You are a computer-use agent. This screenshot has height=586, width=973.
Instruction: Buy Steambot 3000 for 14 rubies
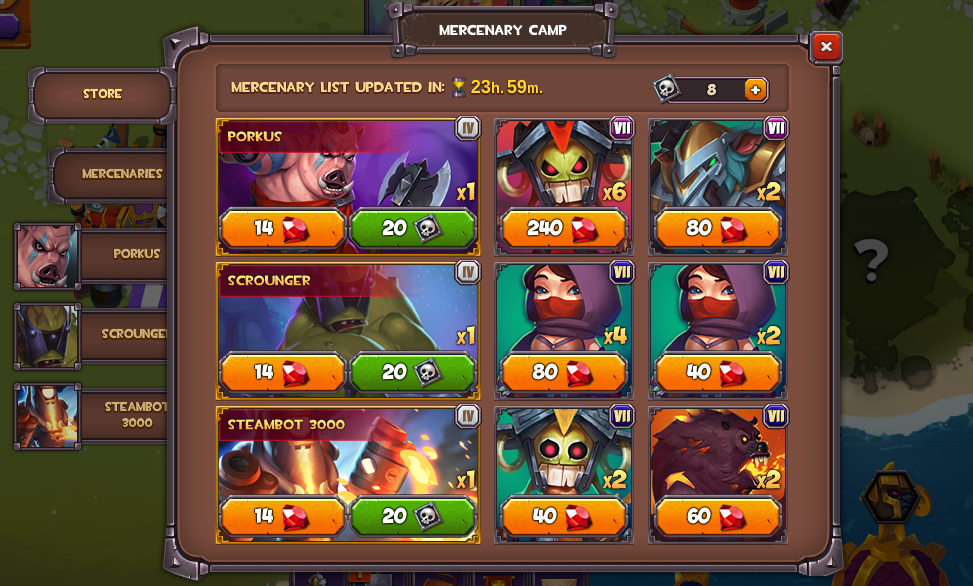click(x=282, y=516)
